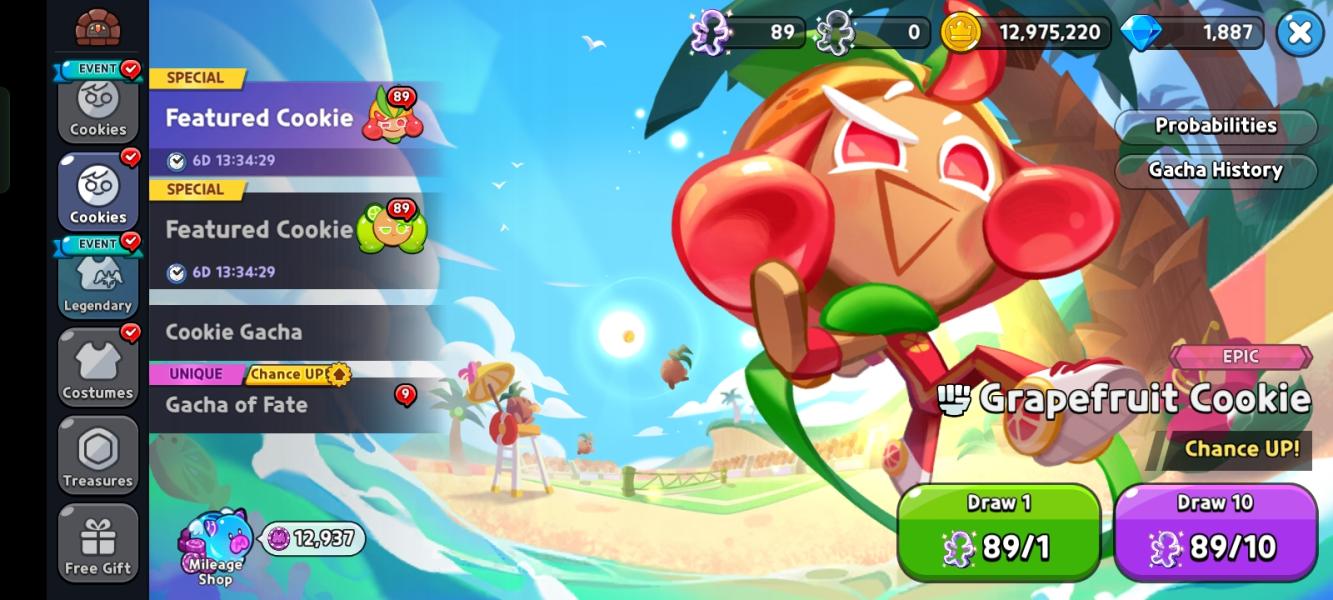Switch to the Cookie Gacha banner
The width and height of the screenshot is (1333, 600).
point(295,332)
